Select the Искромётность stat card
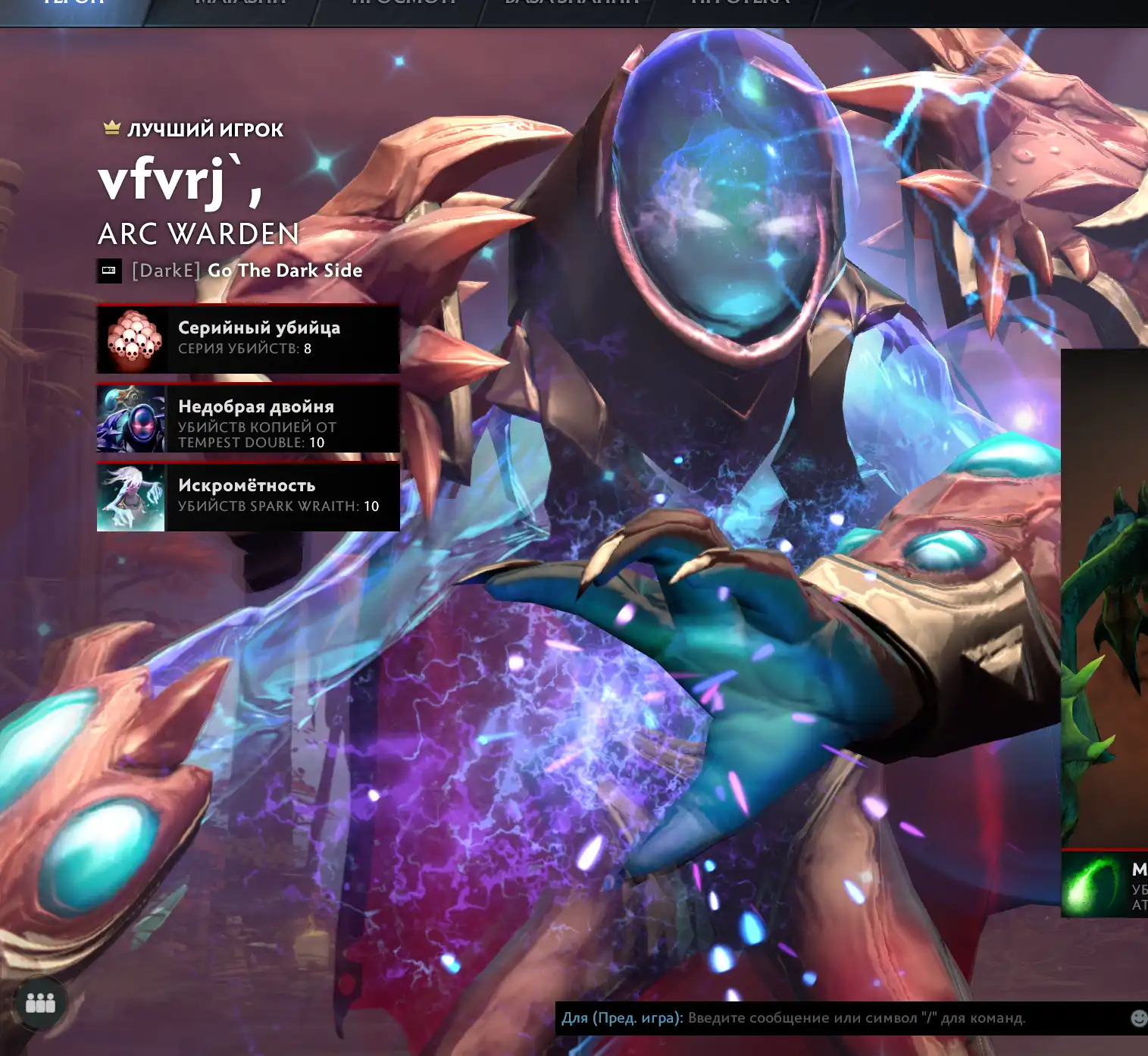 pyautogui.click(x=248, y=497)
